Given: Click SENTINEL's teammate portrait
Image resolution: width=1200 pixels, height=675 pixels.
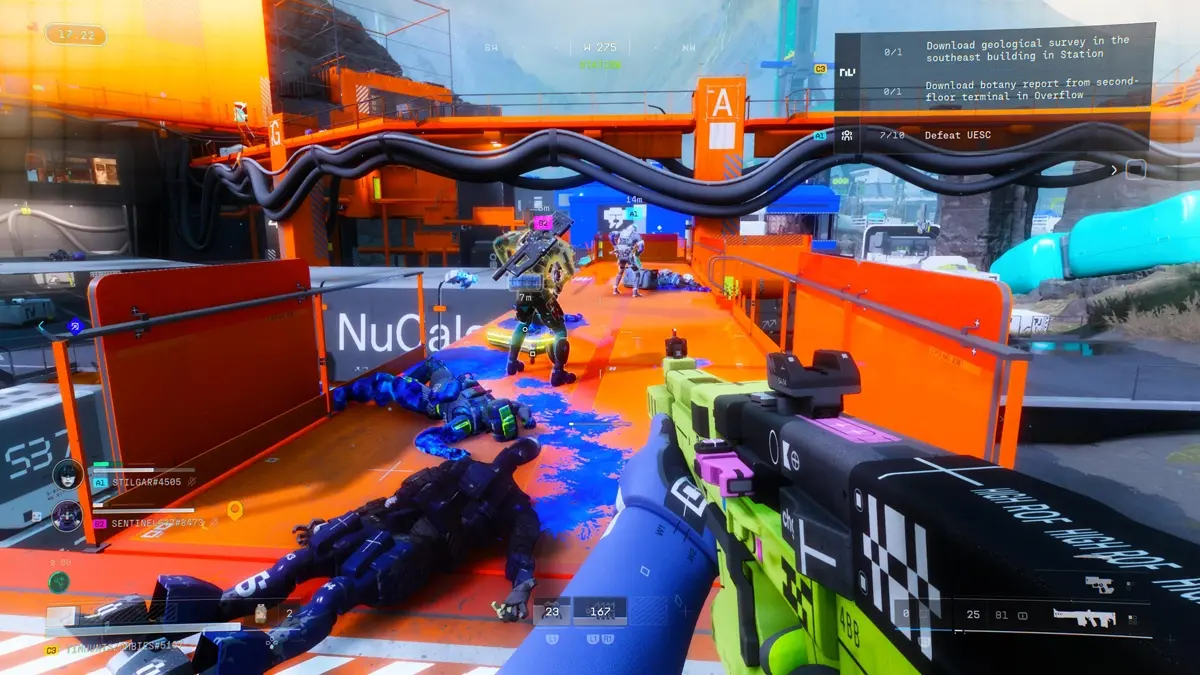Looking at the screenshot, I should [67, 515].
